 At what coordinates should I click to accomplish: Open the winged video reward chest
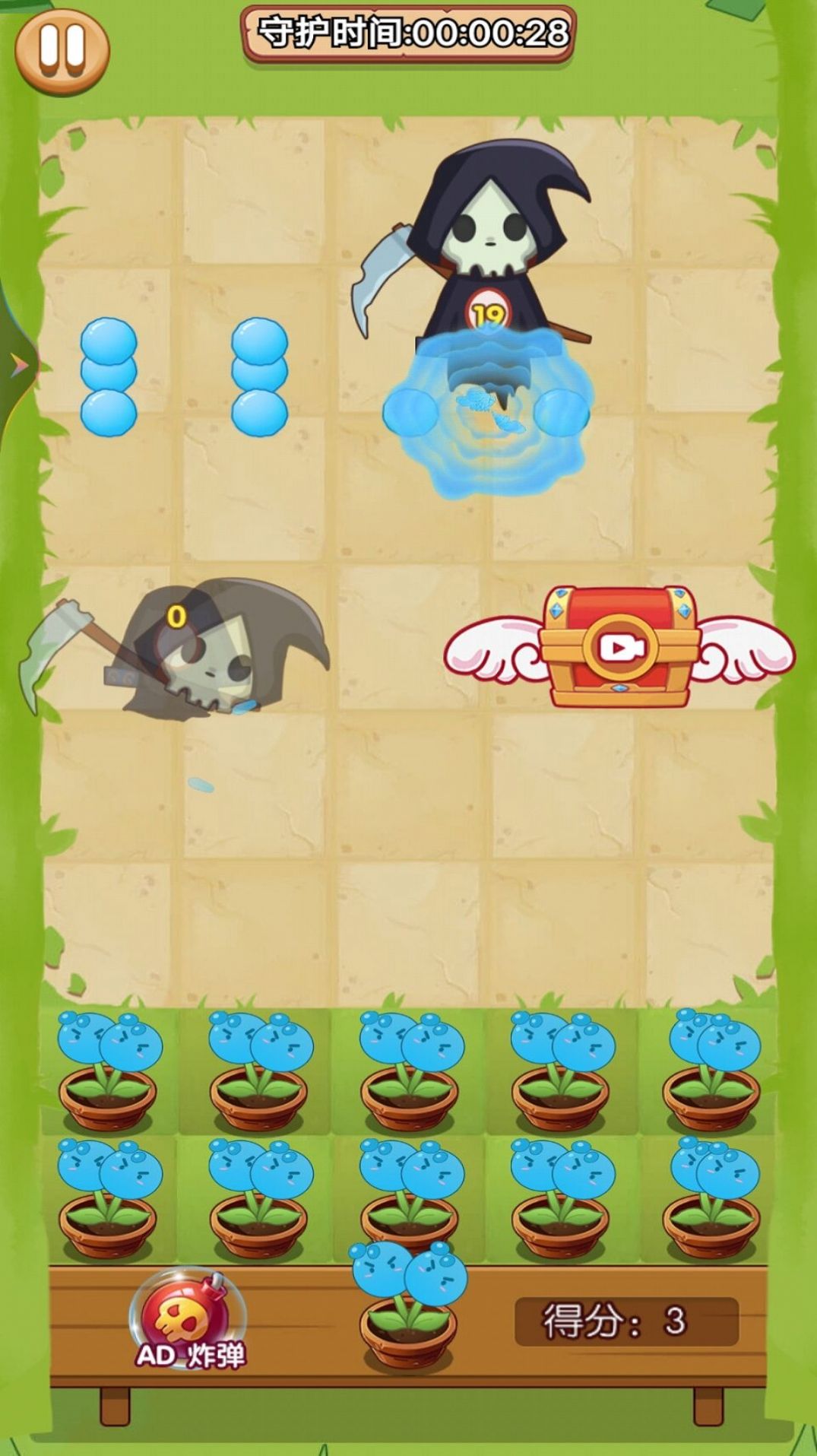click(619, 647)
